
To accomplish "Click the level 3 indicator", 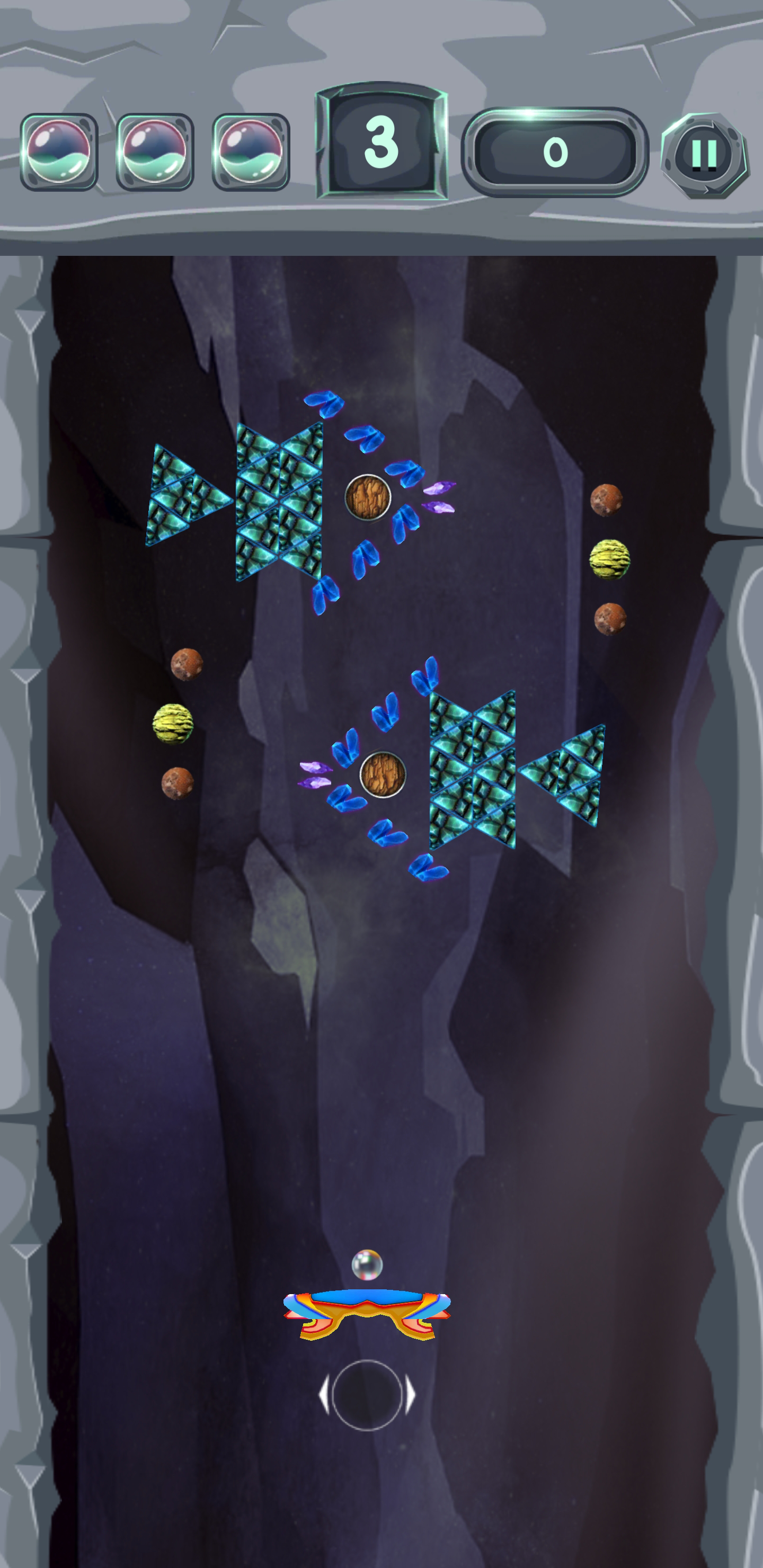I will (380, 142).
